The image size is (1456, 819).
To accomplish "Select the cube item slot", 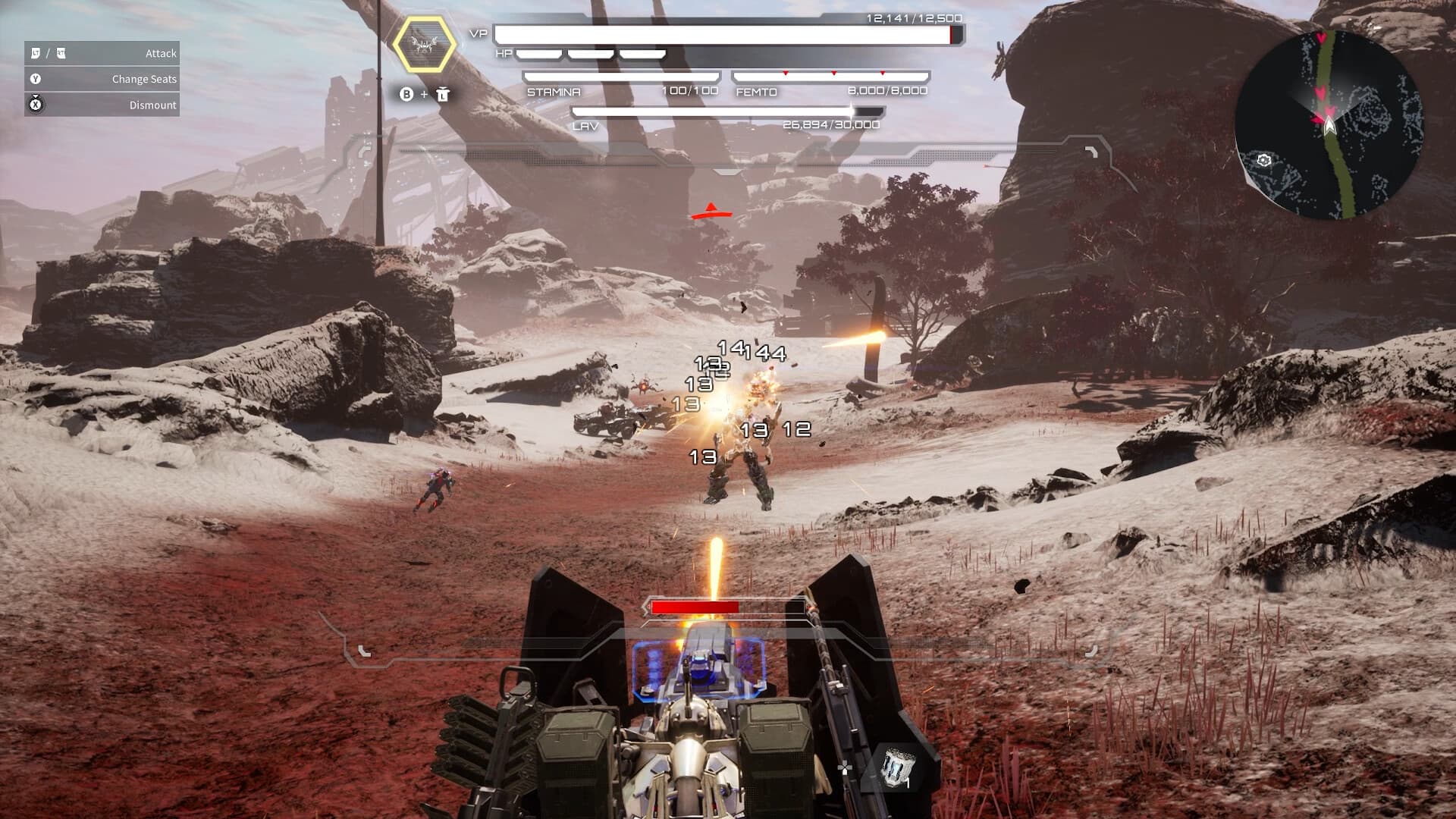I will 898,767.
